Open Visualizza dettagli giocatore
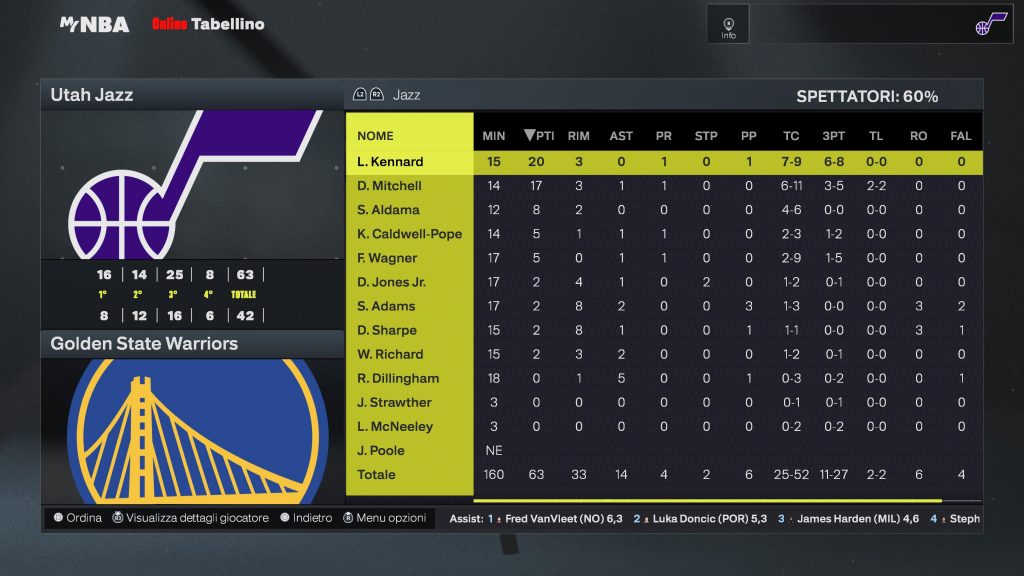This screenshot has height=576, width=1024. coord(190,518)
